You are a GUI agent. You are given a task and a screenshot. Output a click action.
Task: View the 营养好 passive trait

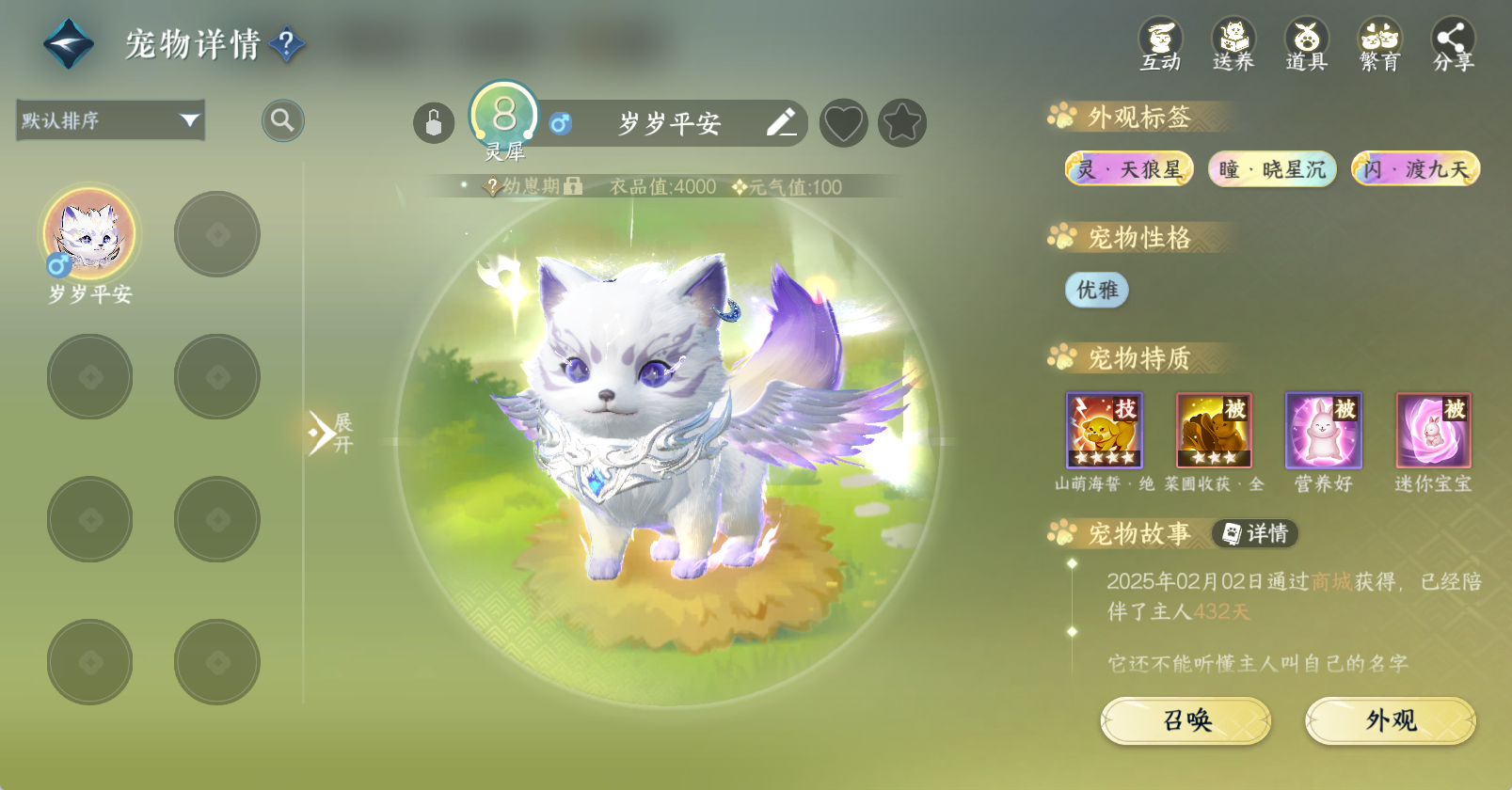1323,431
